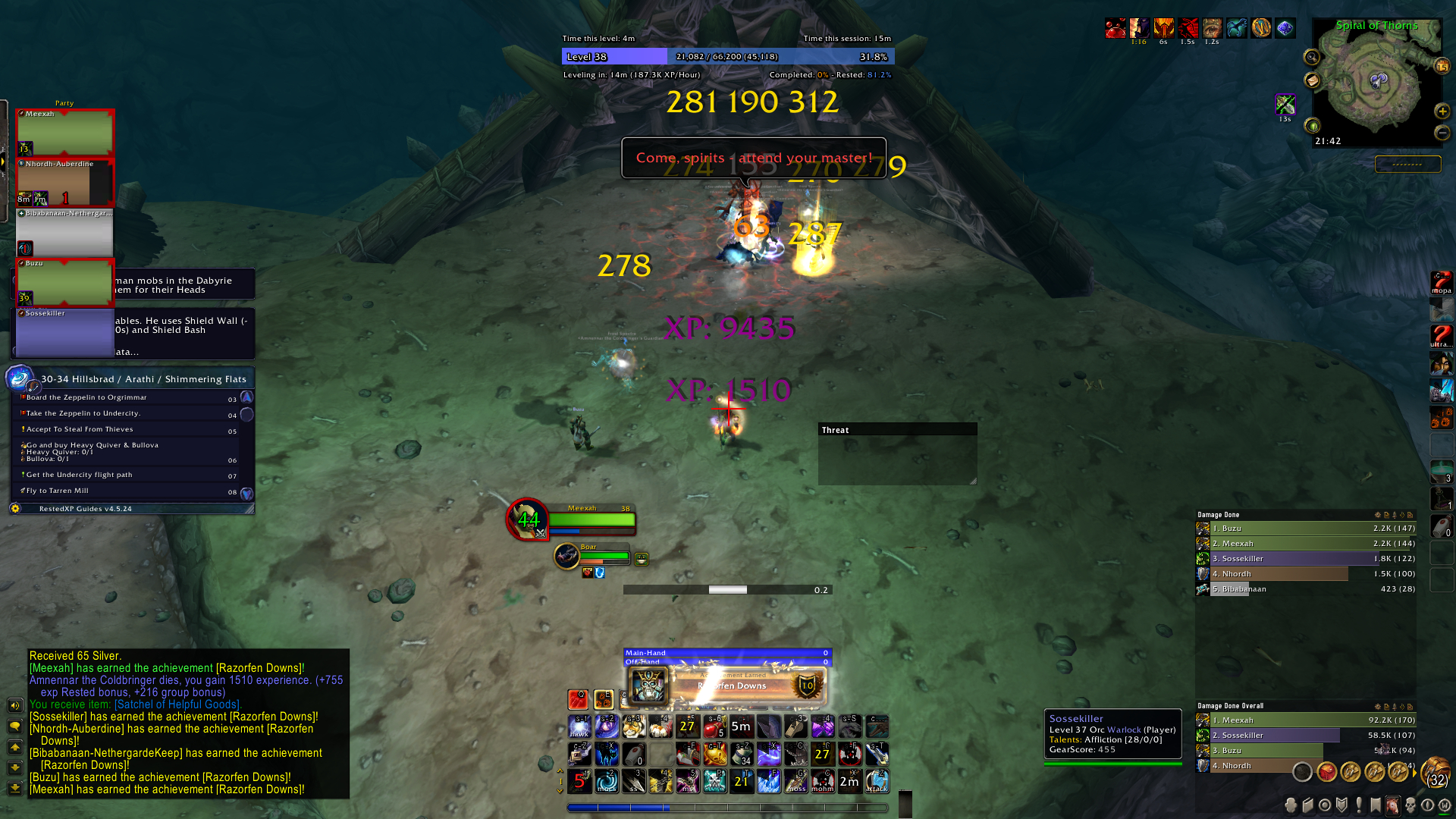Open the calendar button showing 15

point(1442,67)
